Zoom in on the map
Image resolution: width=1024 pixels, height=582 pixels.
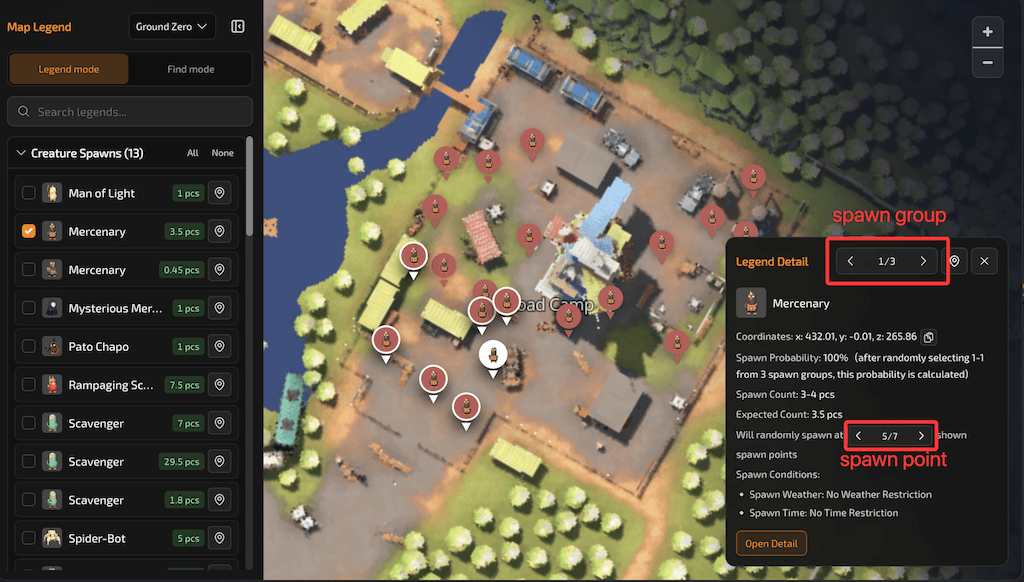click(987, 32)
